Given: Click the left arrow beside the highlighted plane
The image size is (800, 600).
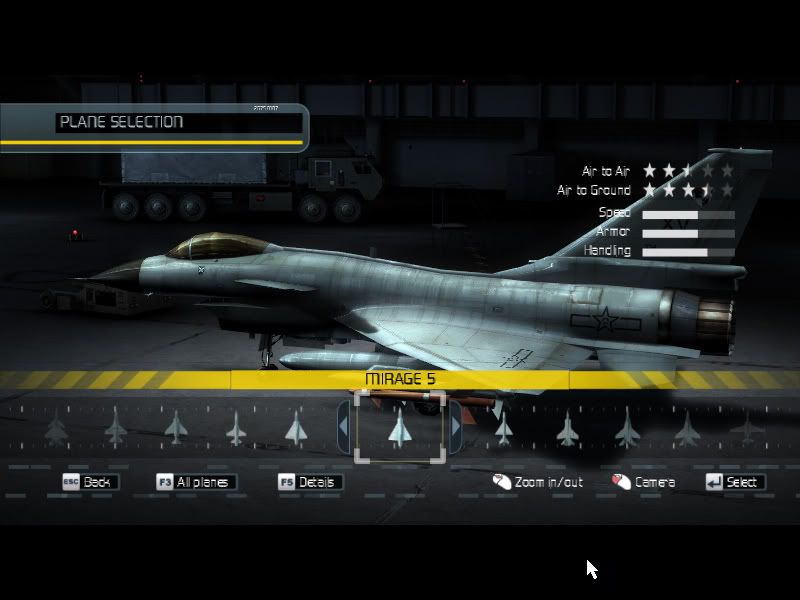Looking at the screenshot, I should [343, 426].
